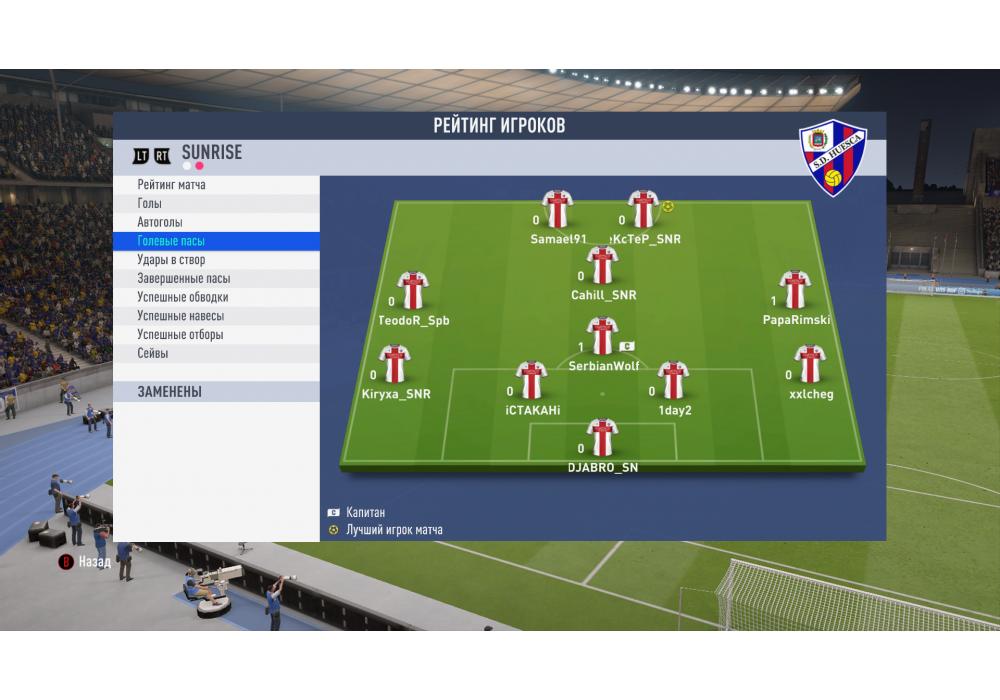Viewport: 1000px width, 700px height.
Task: Click goalkeeper DJABRO_SN's shirt
Action: [x=602, y=438]
